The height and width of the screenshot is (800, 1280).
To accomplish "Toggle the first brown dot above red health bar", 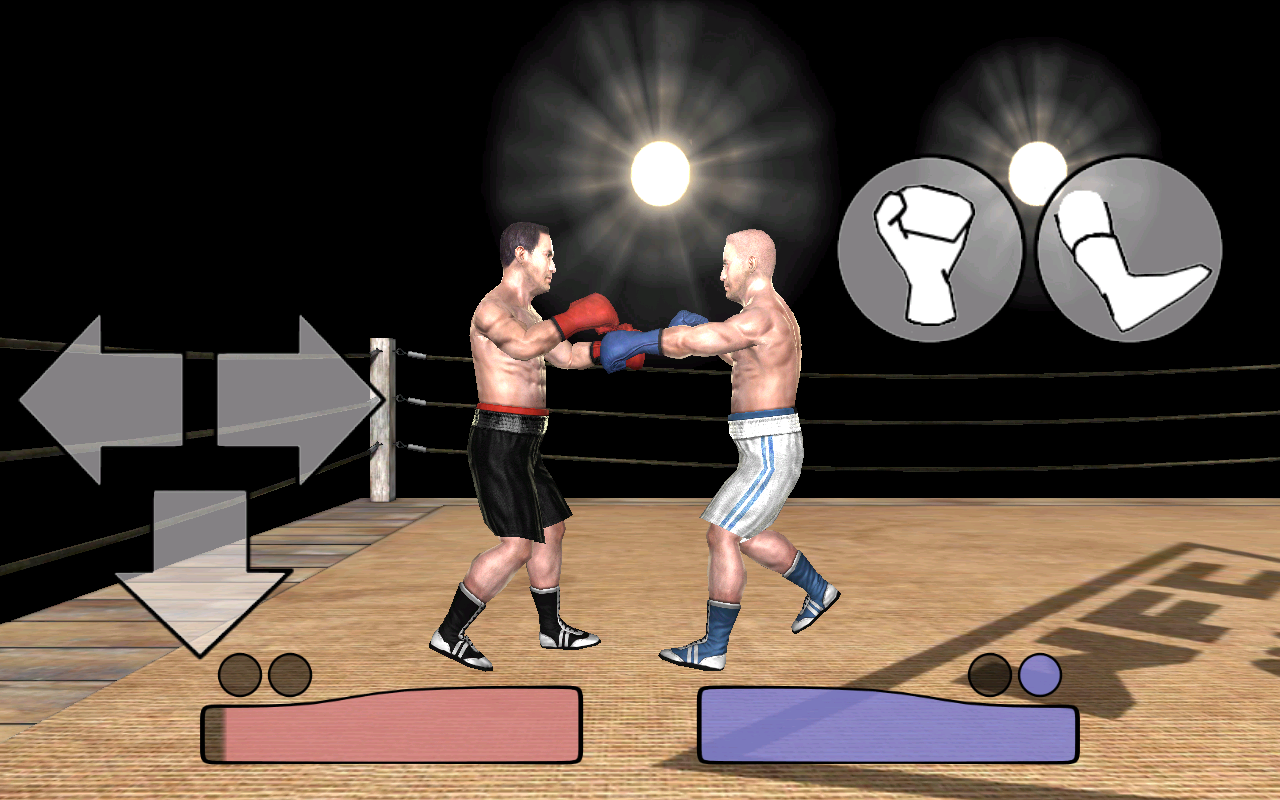I will 240,672.
